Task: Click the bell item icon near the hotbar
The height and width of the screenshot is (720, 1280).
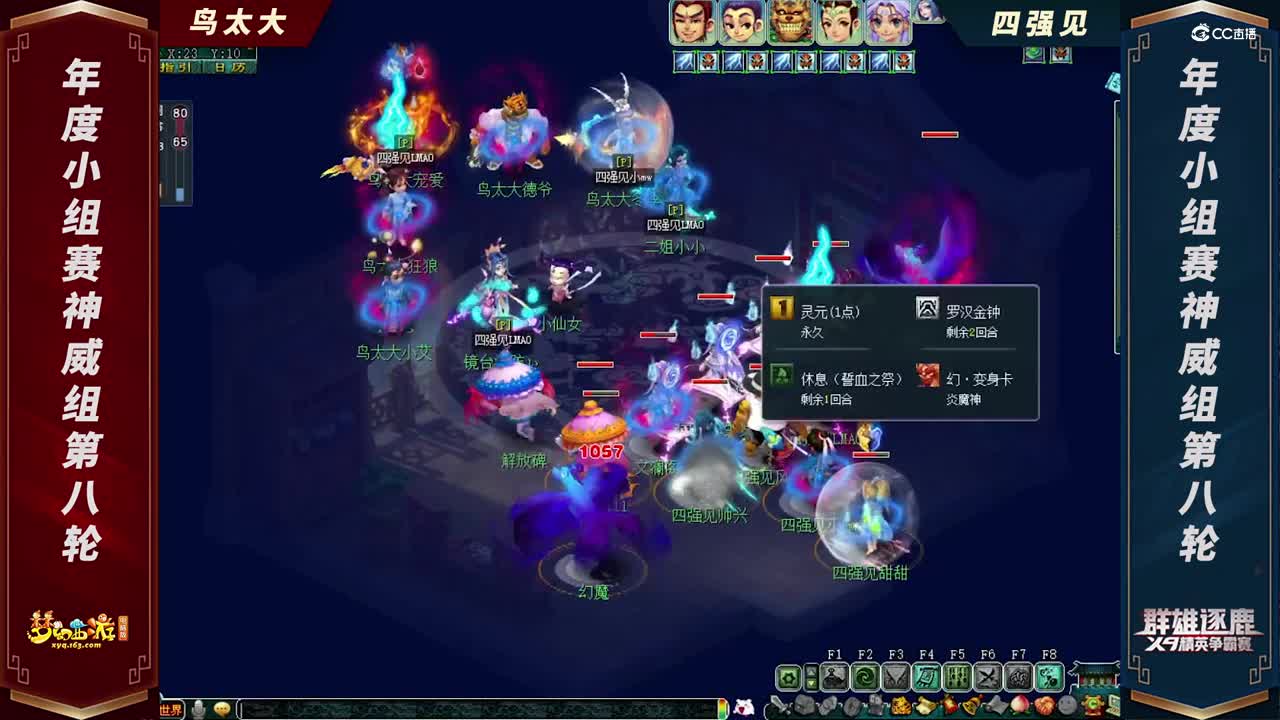Action: click(x=971, y=704)
